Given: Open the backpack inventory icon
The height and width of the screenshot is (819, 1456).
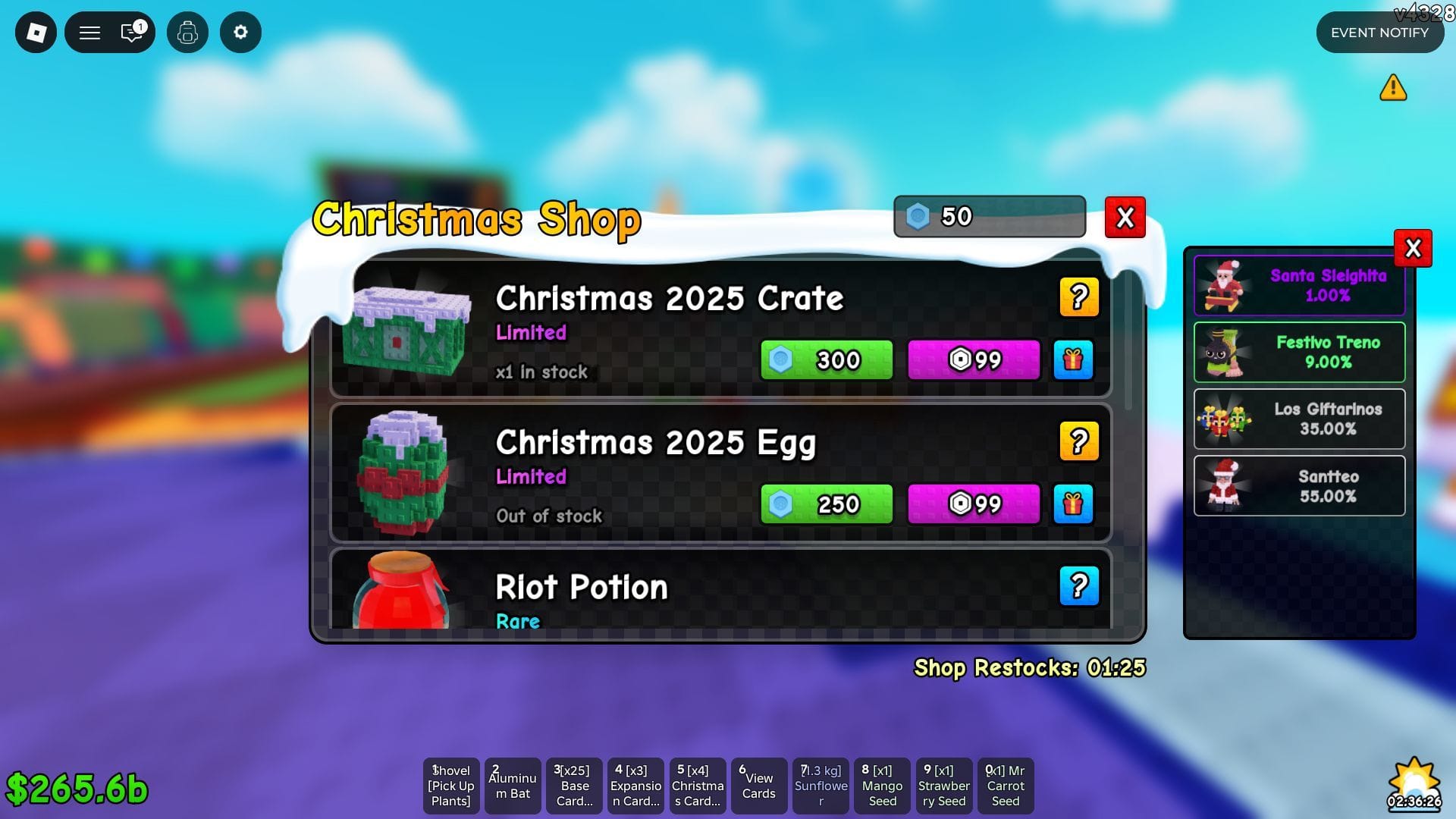Looking at the screenshot, I should [187, 33].
